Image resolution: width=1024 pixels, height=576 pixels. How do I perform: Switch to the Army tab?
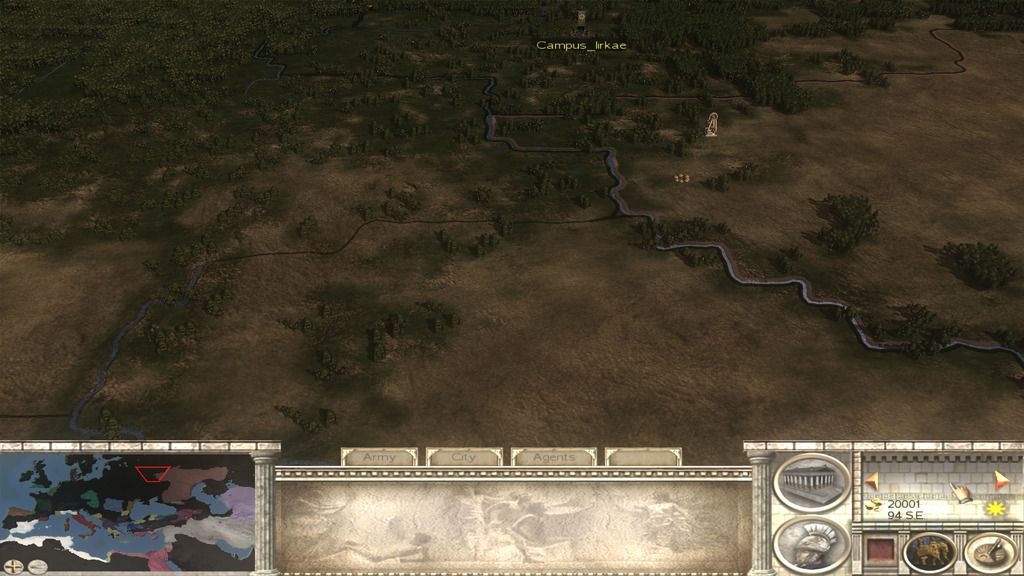[x=379, y=457]
